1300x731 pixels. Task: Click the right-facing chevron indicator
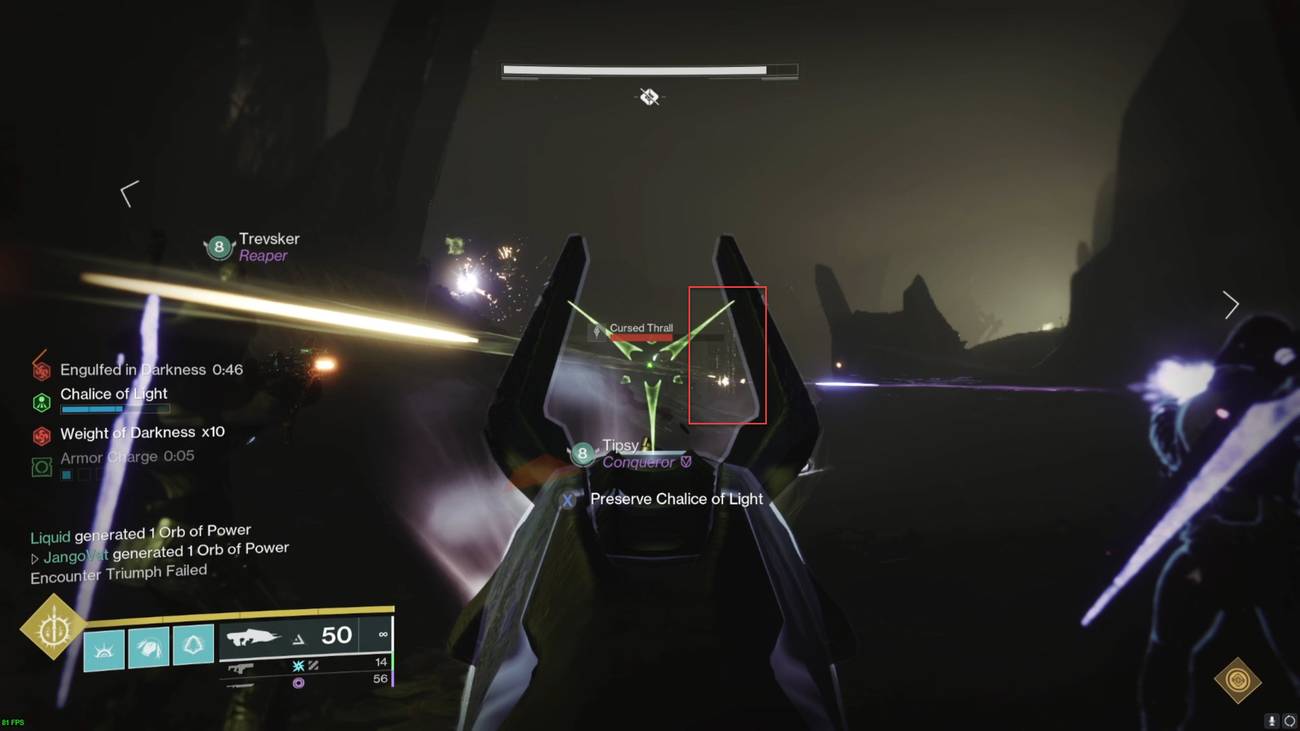click(x=1231, y=304)
